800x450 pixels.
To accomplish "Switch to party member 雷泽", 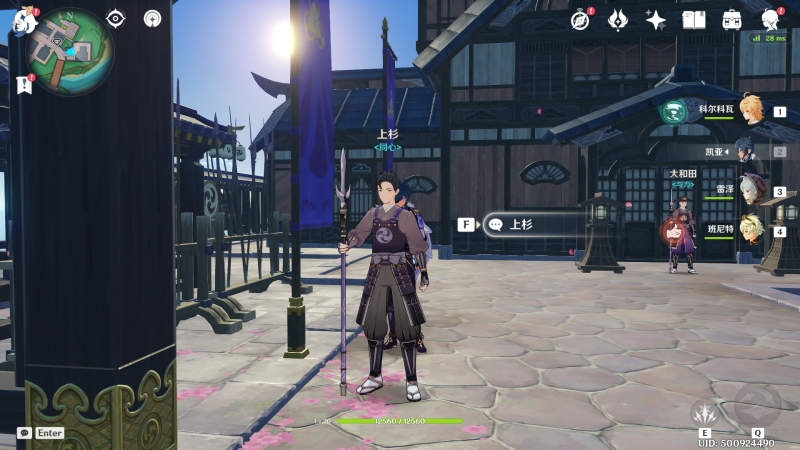I will pyautogui.click(x=752, y=191).
